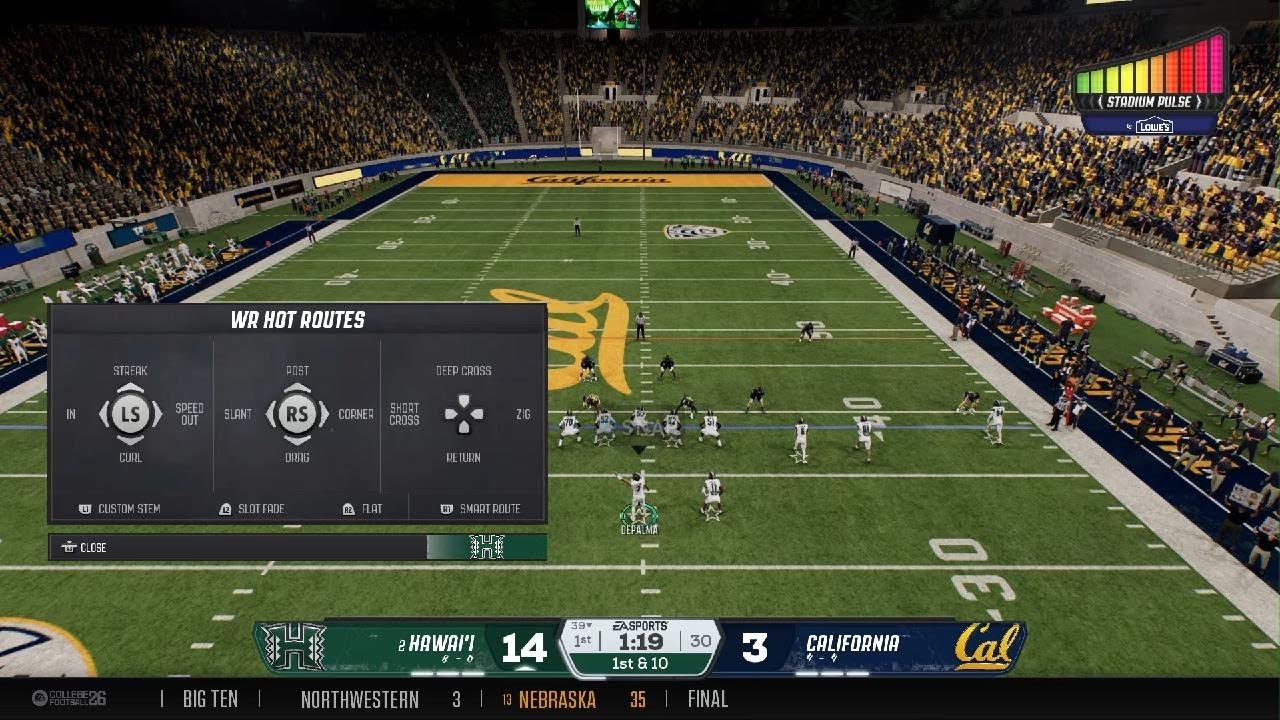Image resolution: width=1280 pixels, height=720 pixels.
Task: Pick the Deep Cross route
Action: coord(463,371)
